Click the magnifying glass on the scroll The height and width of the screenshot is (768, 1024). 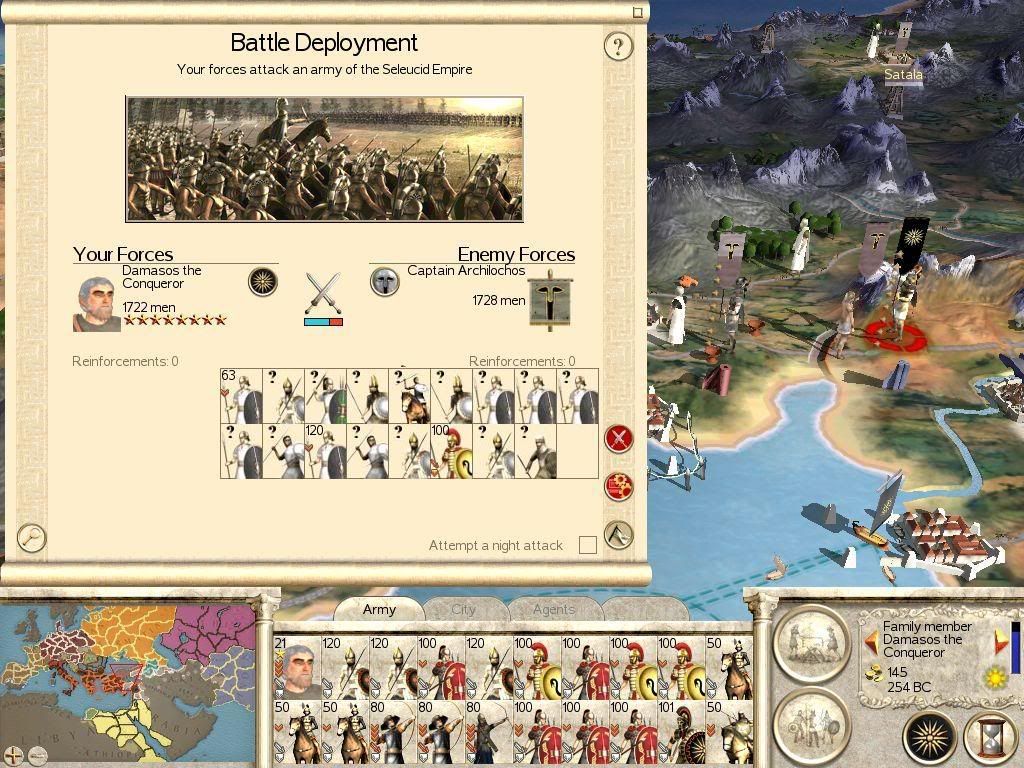32,537
